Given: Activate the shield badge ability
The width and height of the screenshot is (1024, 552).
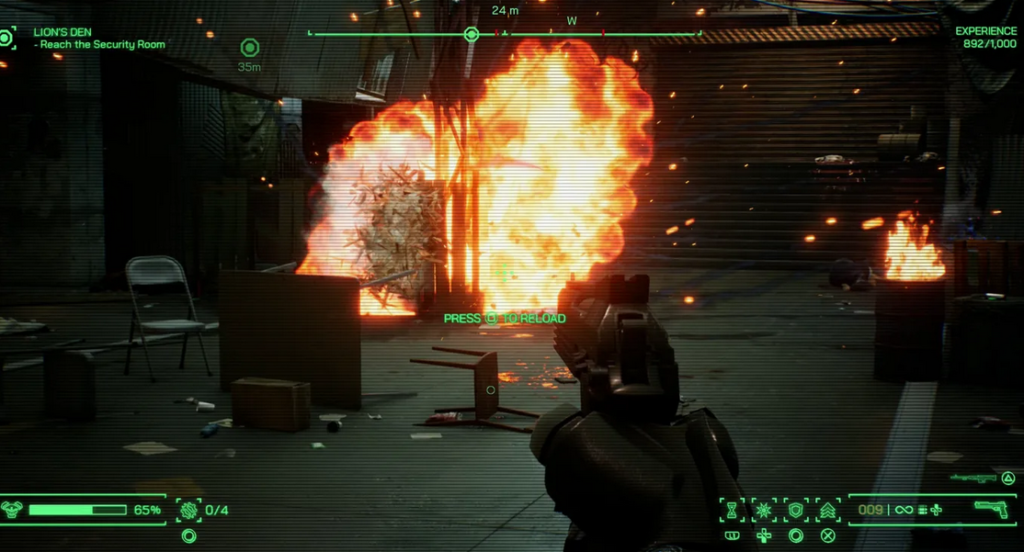Looking at the screenshot, I should [796, 510].
